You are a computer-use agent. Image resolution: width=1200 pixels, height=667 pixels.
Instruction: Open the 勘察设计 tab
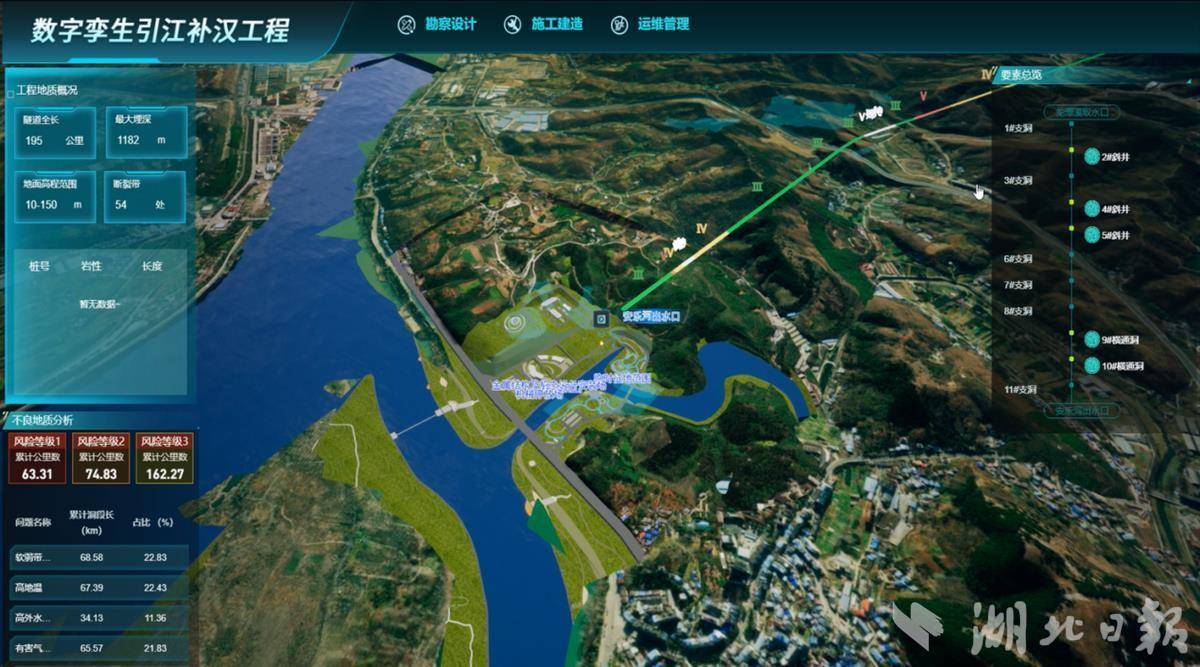(x=437, y=24)
